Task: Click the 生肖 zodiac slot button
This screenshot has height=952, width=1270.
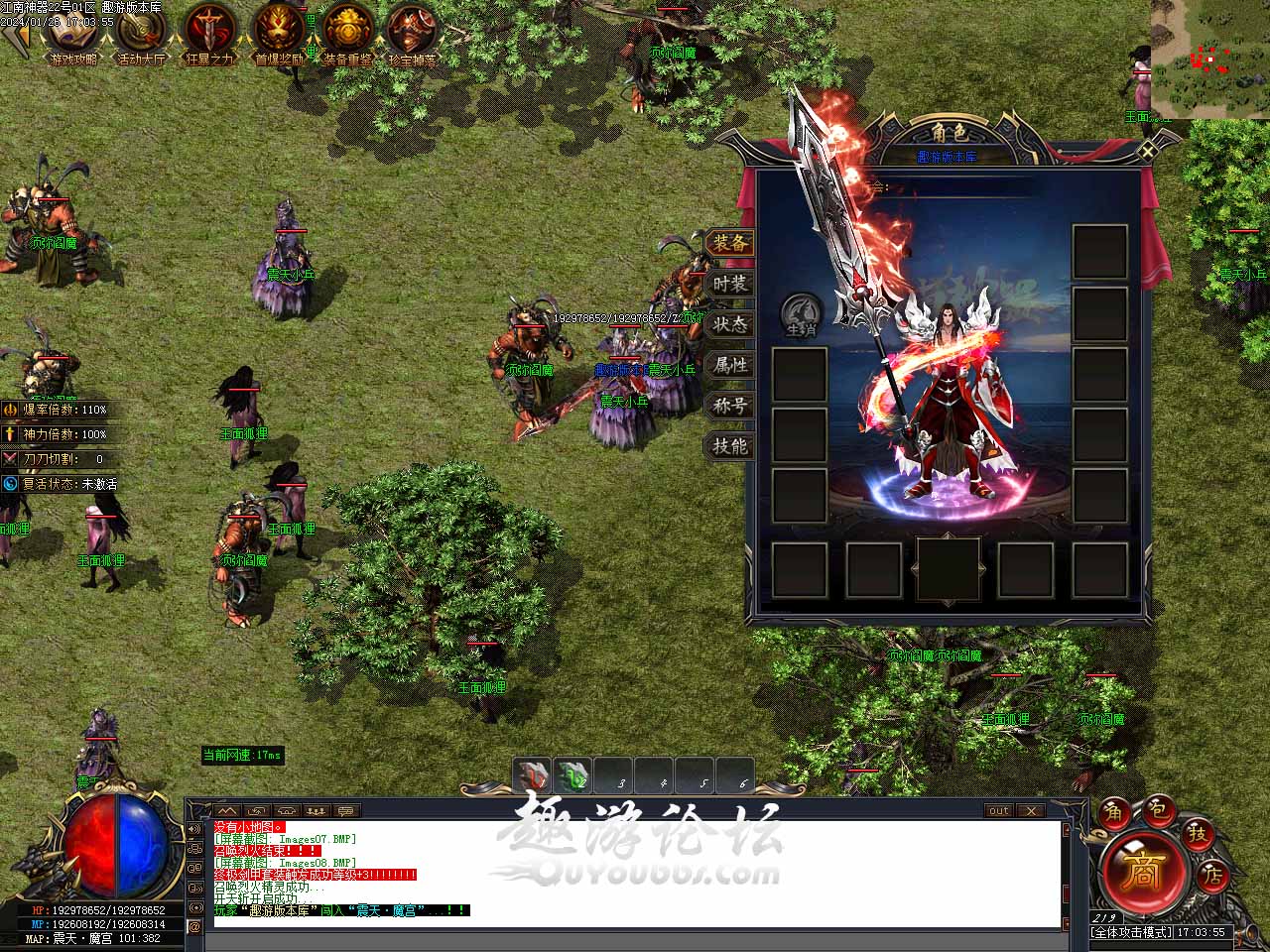Action: pyautogui.click(x=800, y=315)
